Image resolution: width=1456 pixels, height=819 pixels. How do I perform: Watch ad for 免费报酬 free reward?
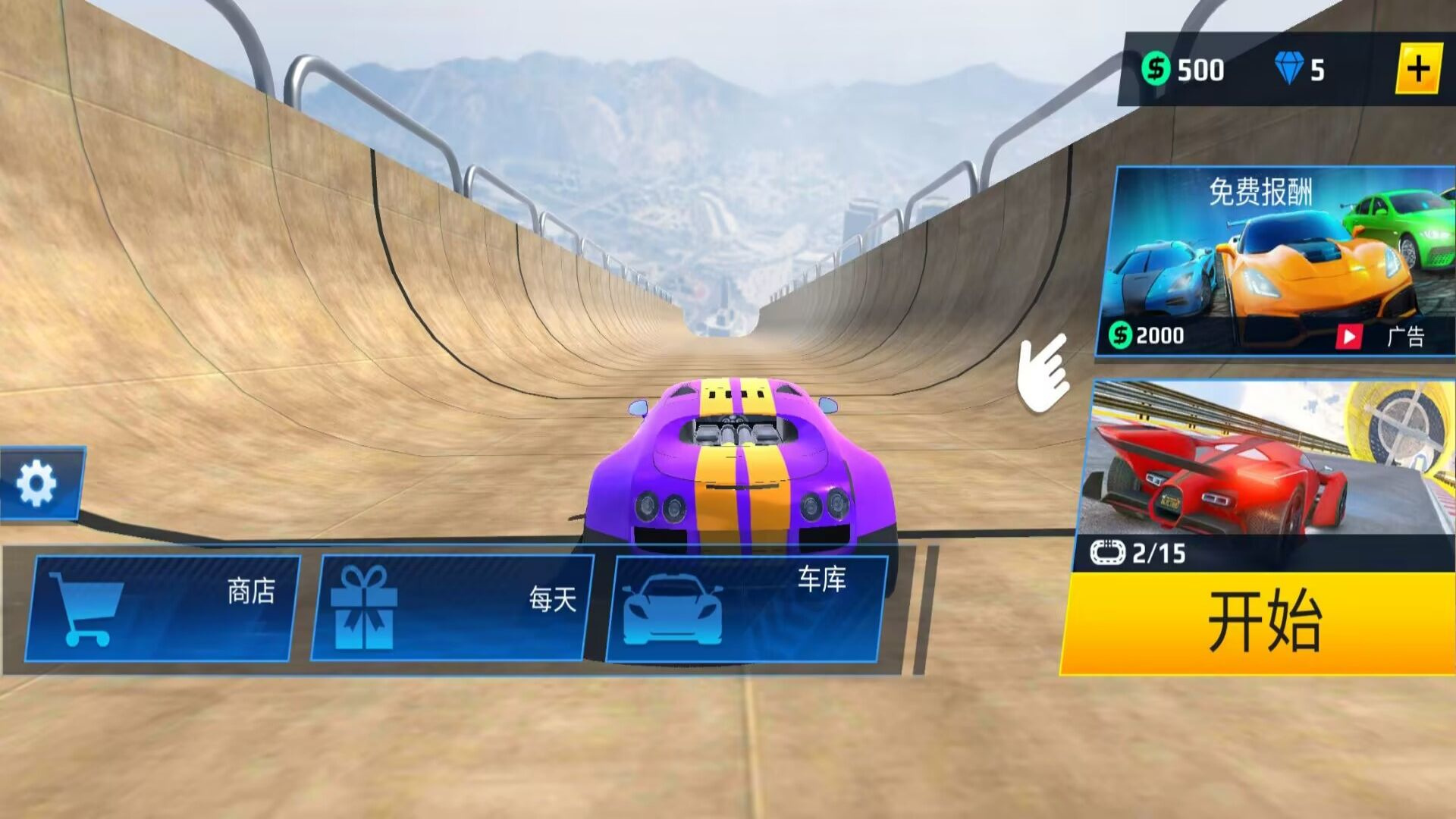pyautogui.click(x=1276, y=262)
